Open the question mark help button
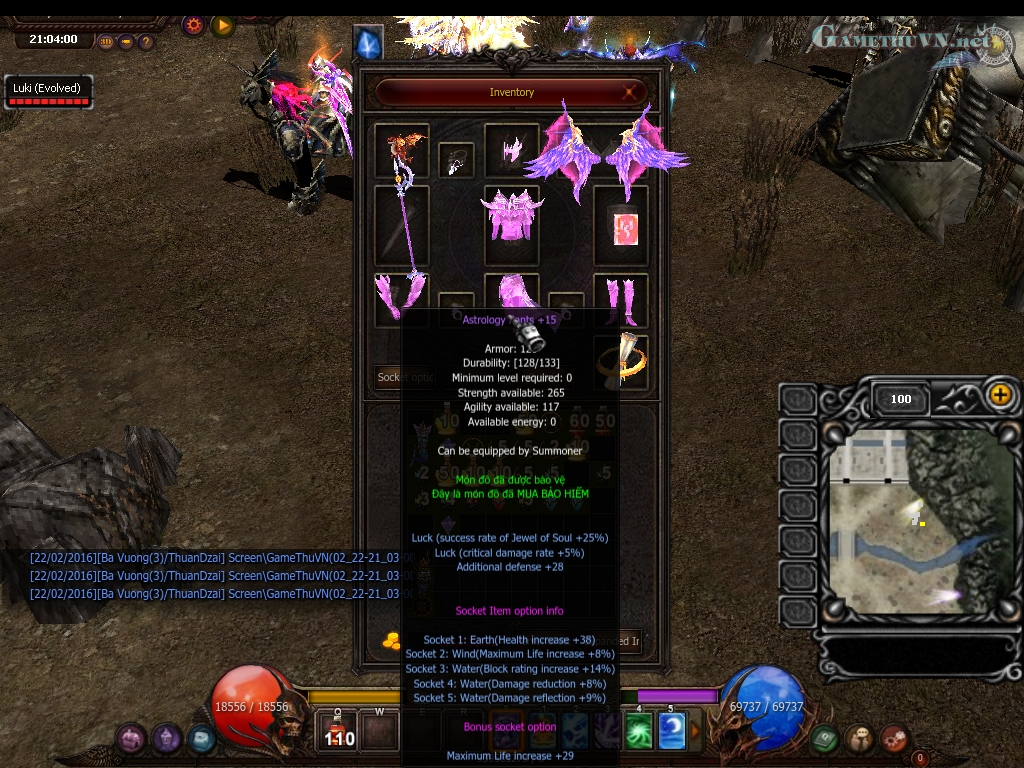1024x768 pixels. click(146, 42)
